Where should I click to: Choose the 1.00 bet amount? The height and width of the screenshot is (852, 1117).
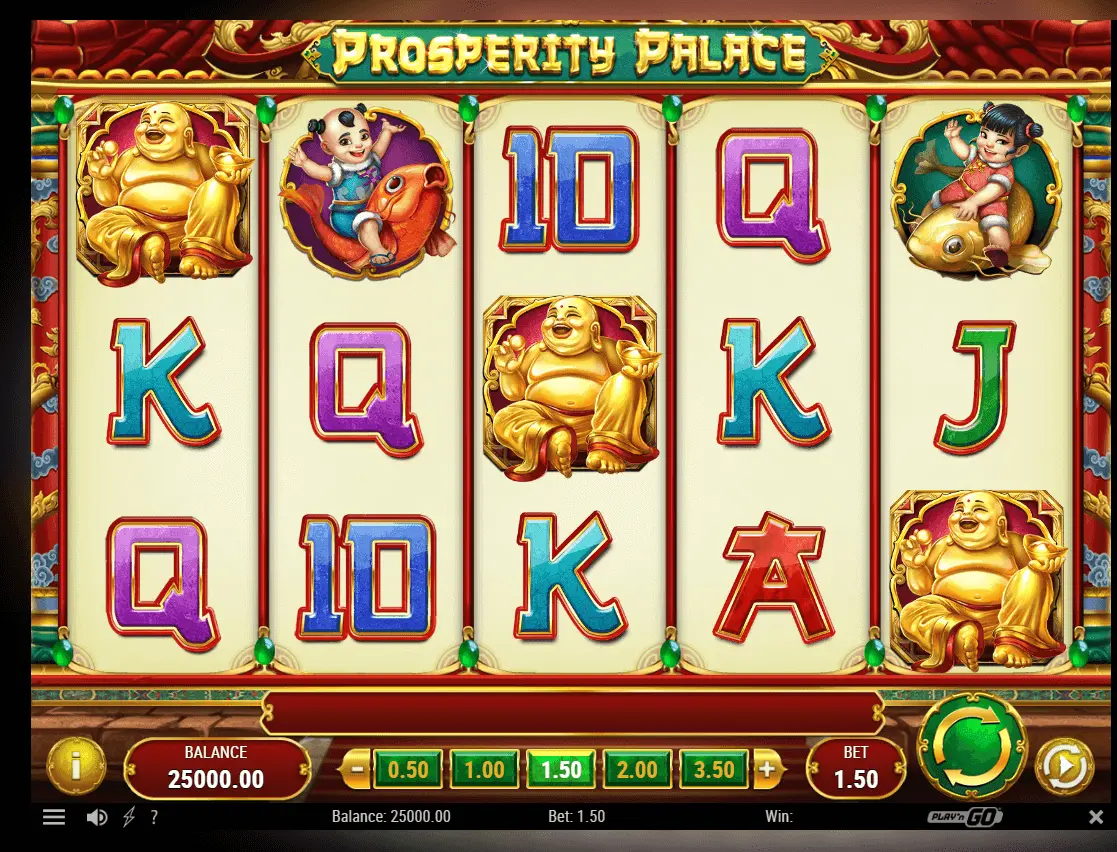[x=484, y=770]
